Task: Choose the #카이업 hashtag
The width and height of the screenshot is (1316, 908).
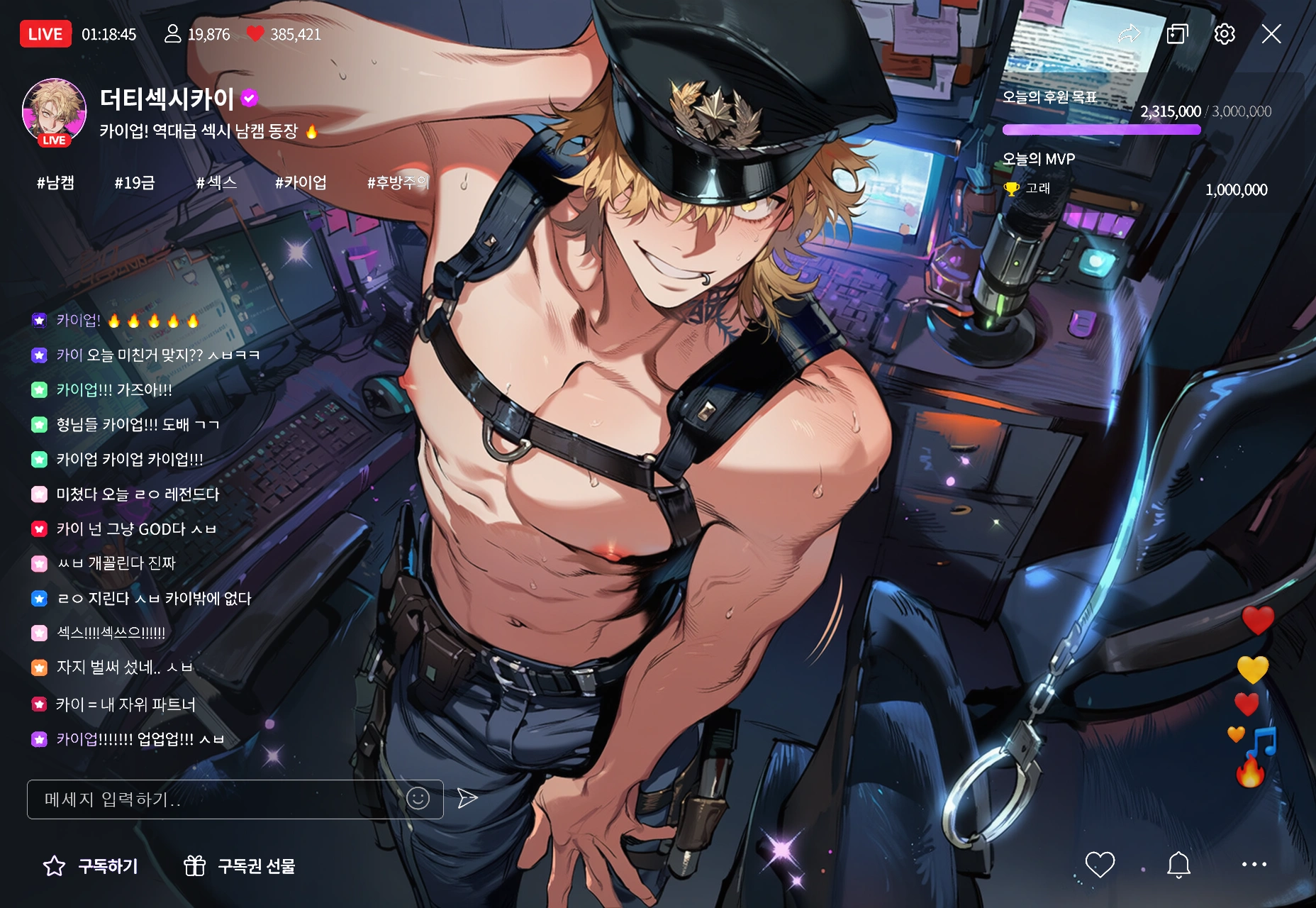Action: click(x=301, y=183)
